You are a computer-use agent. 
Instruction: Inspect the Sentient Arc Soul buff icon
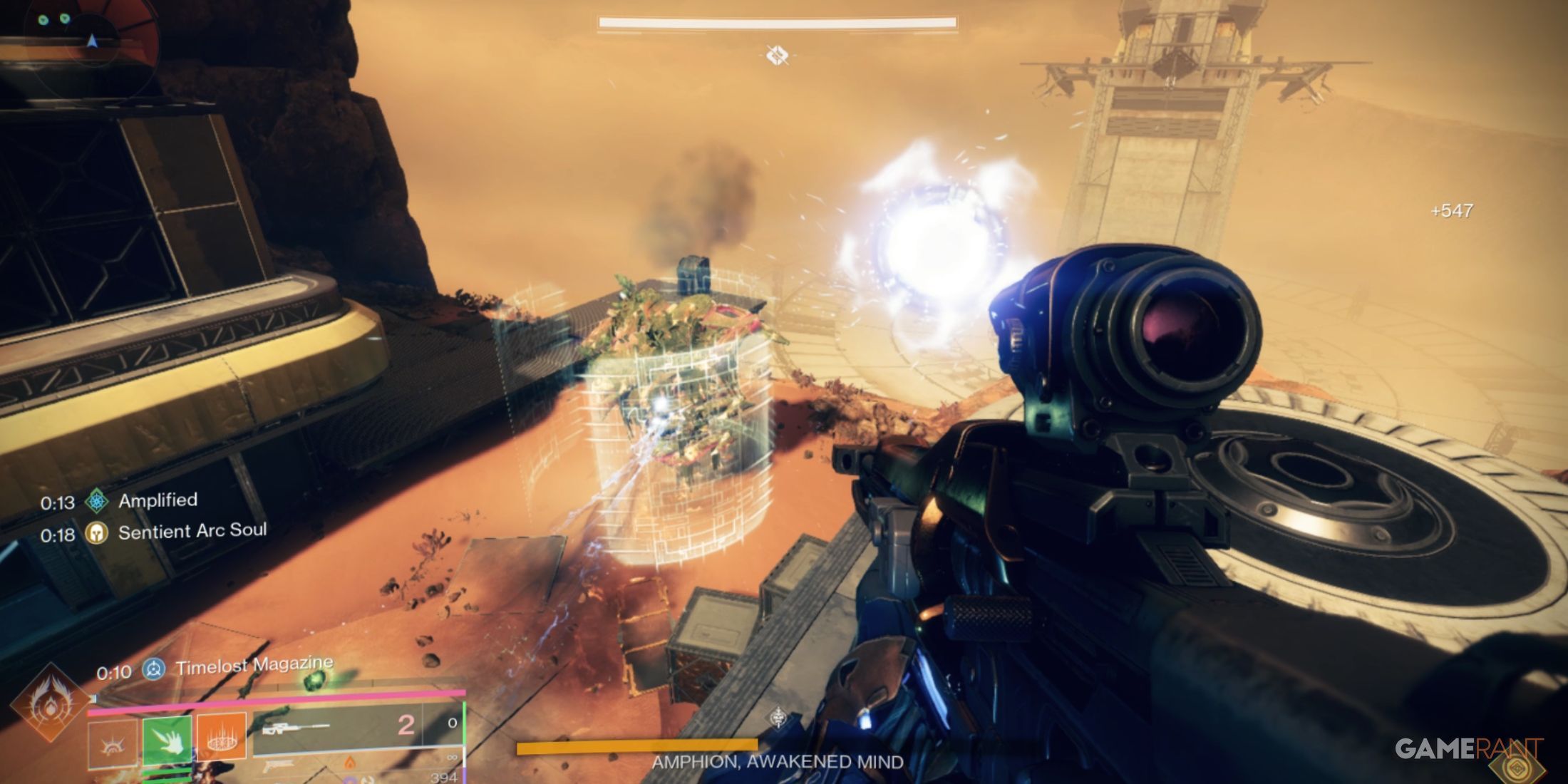[97, 533]
